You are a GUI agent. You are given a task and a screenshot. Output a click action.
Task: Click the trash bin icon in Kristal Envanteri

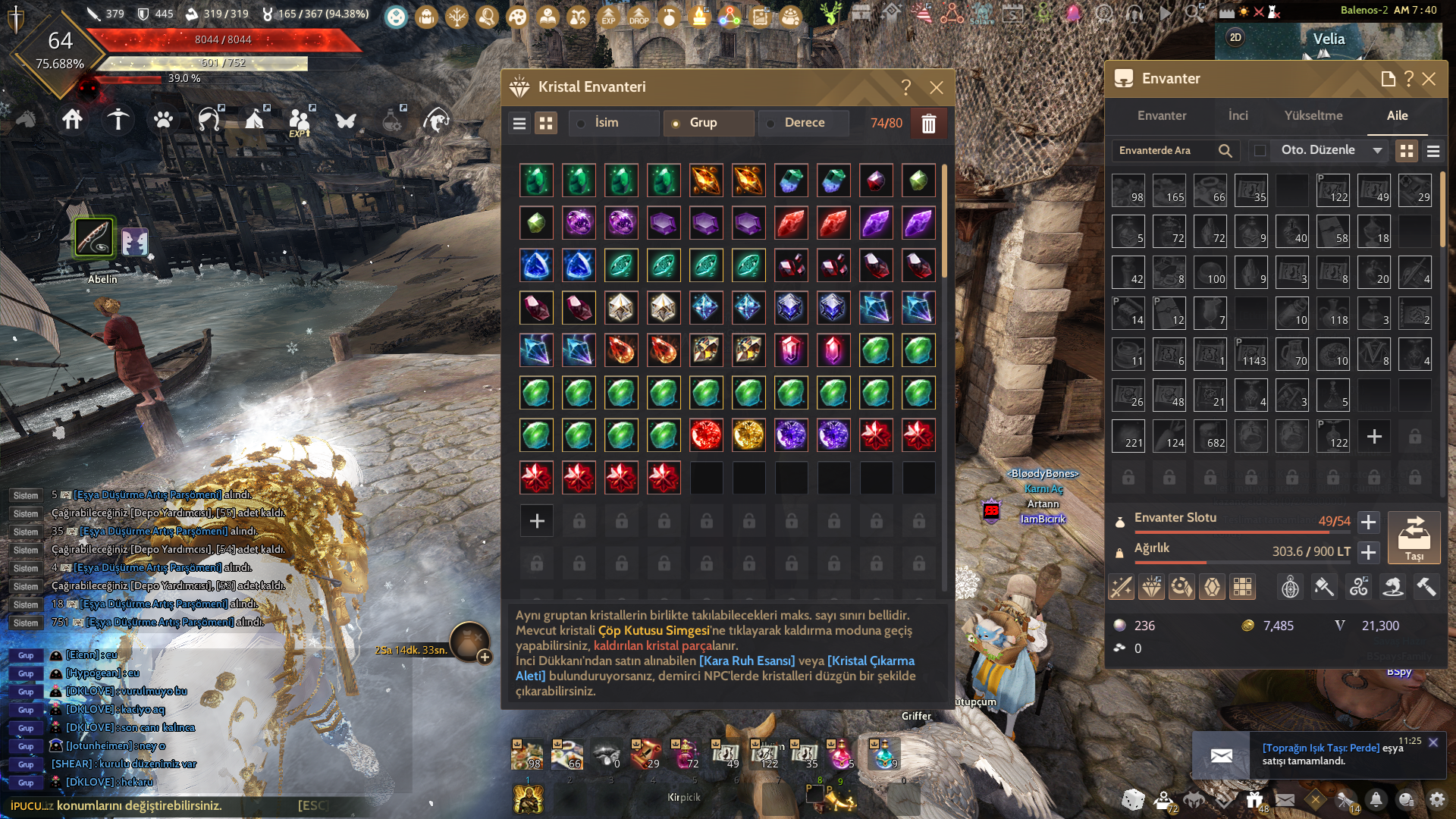(929, 123)
